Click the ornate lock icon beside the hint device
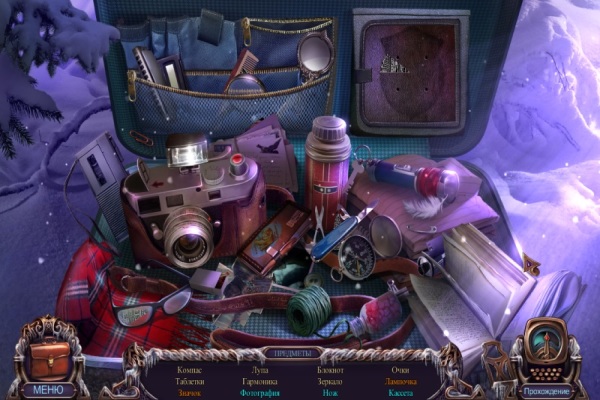Viewport: 600px width, 400px height. click(x=495, y=360)
